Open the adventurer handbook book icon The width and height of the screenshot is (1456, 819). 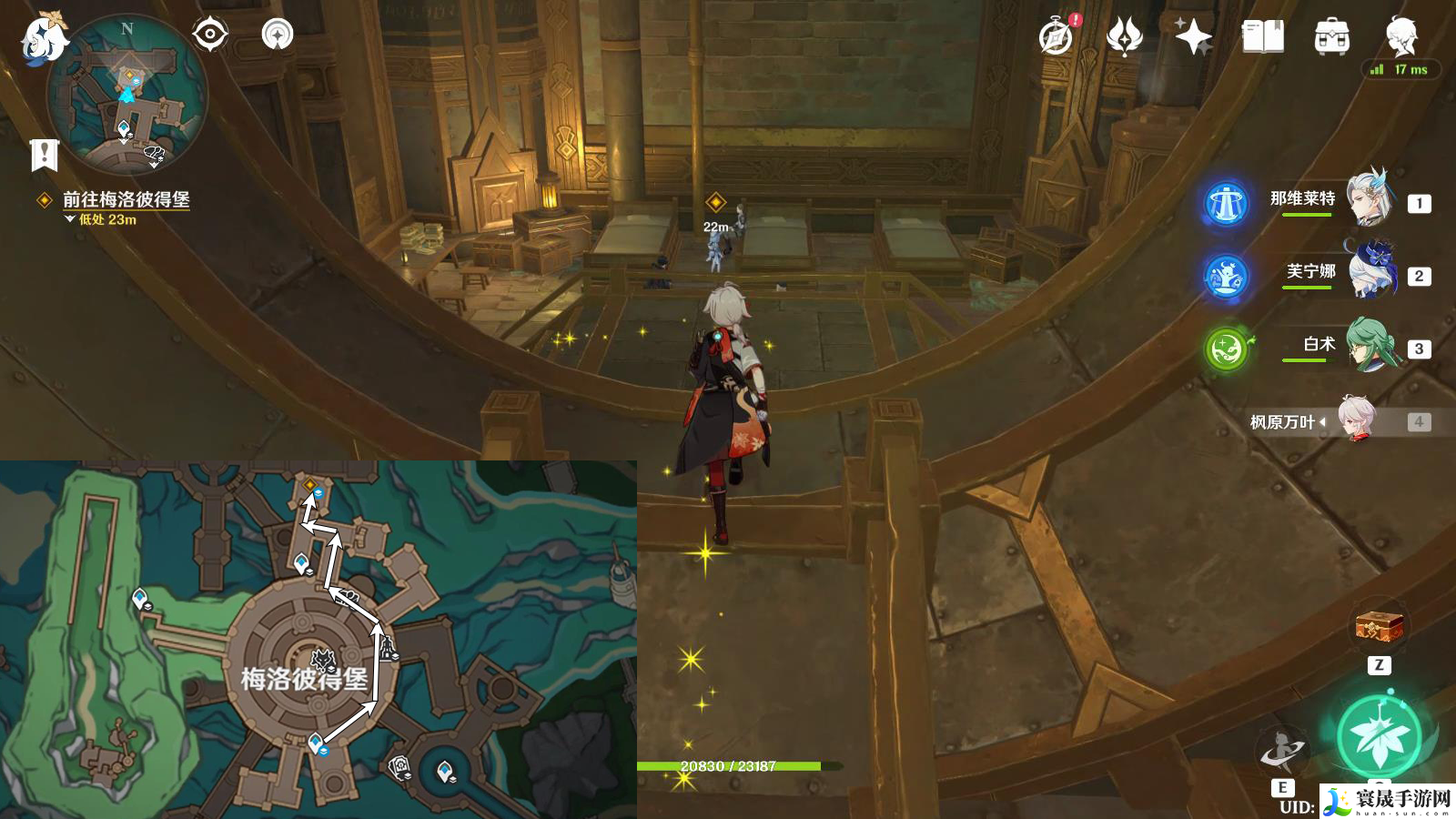click(1262, 36)
